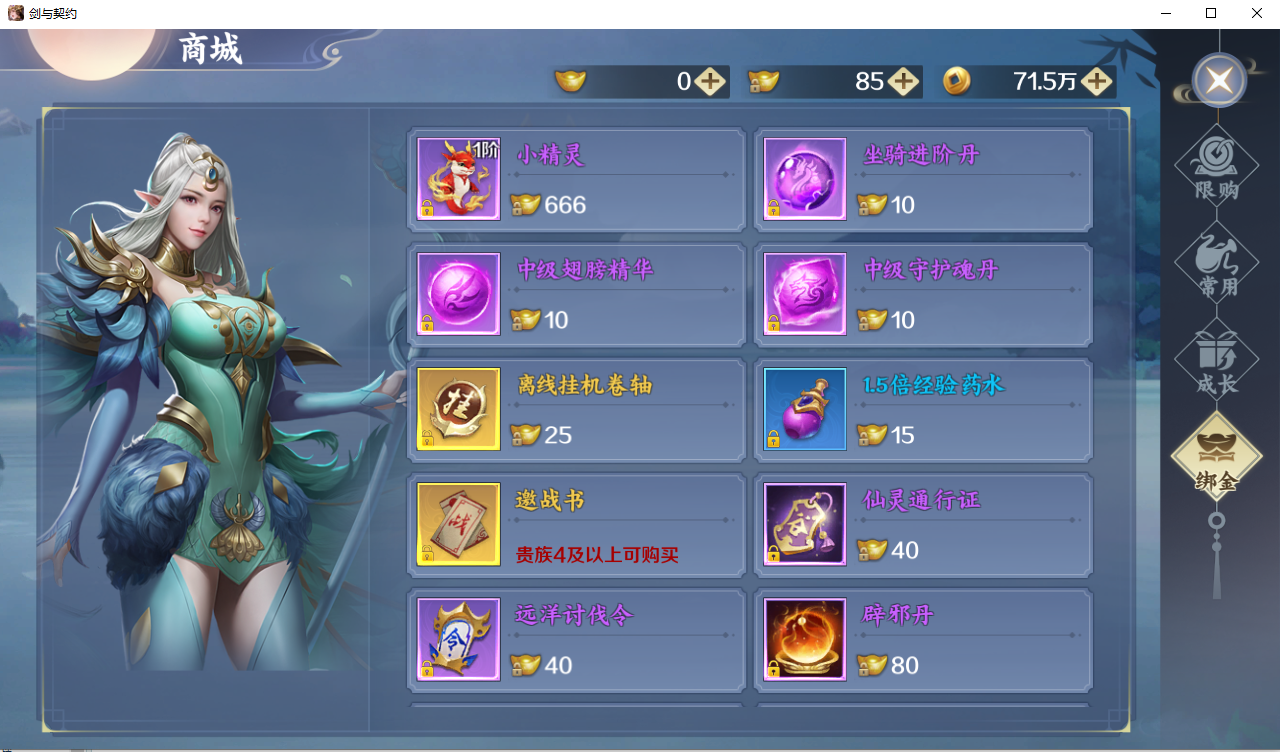Viewport: 1280px width, 752px height.
Task: Open the 仙灵通行证 item
Action: 922,525
